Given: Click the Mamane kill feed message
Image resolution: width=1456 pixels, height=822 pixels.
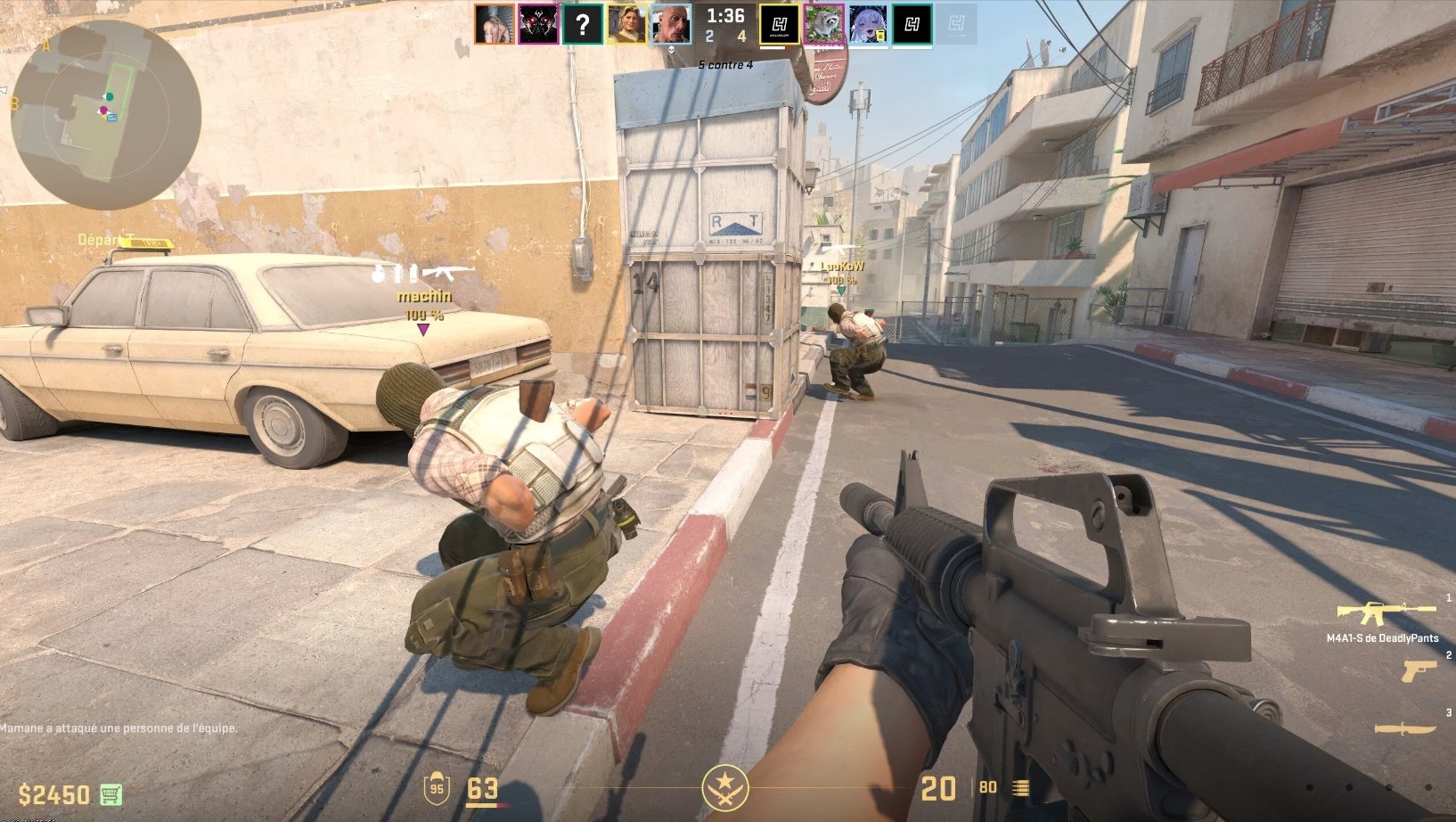Looking at the screenshot, I should point(118,728).
